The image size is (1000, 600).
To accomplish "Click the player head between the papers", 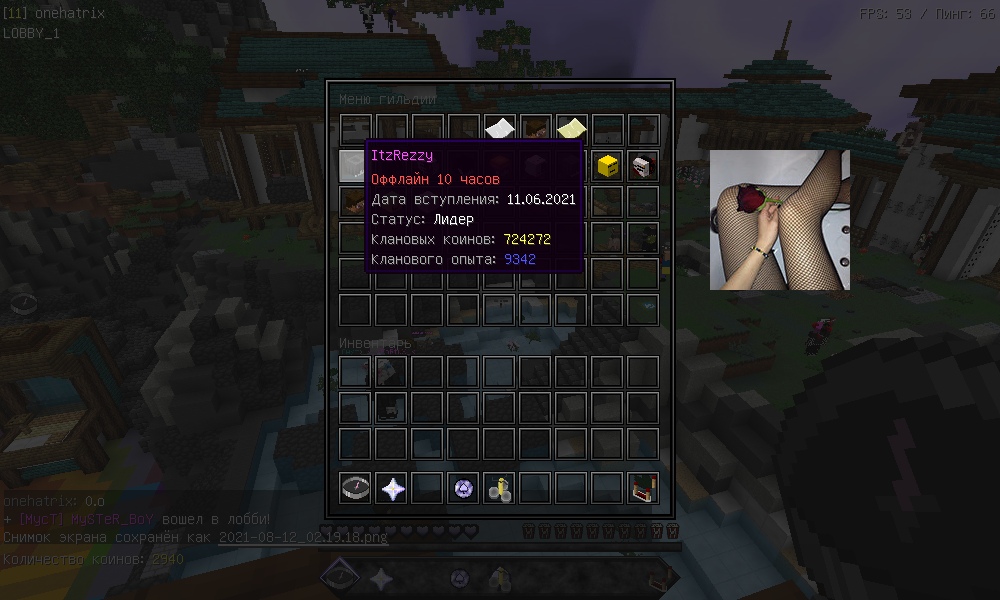I will [x=536, y=129].
